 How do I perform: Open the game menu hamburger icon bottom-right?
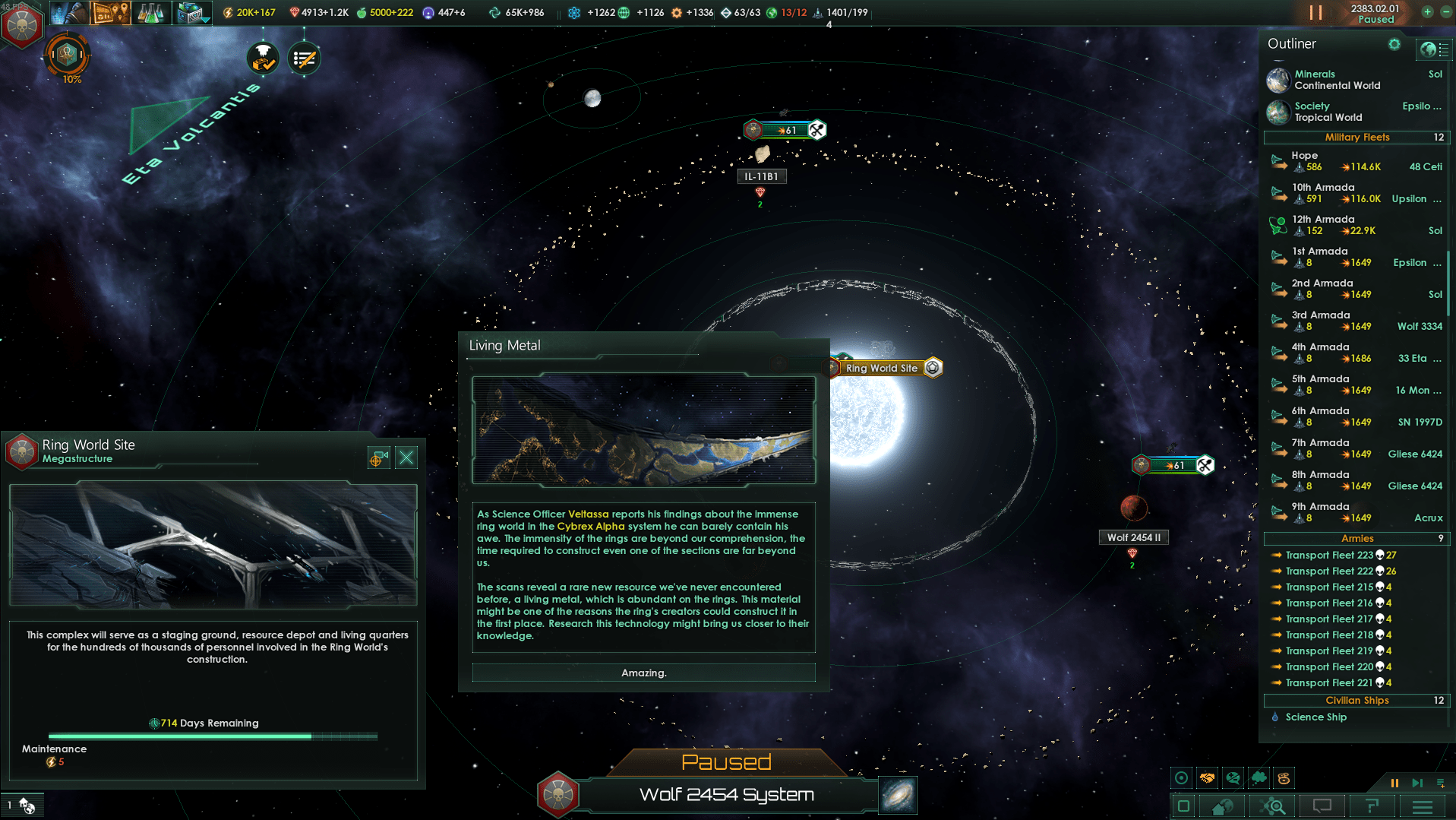(1422, 806)
